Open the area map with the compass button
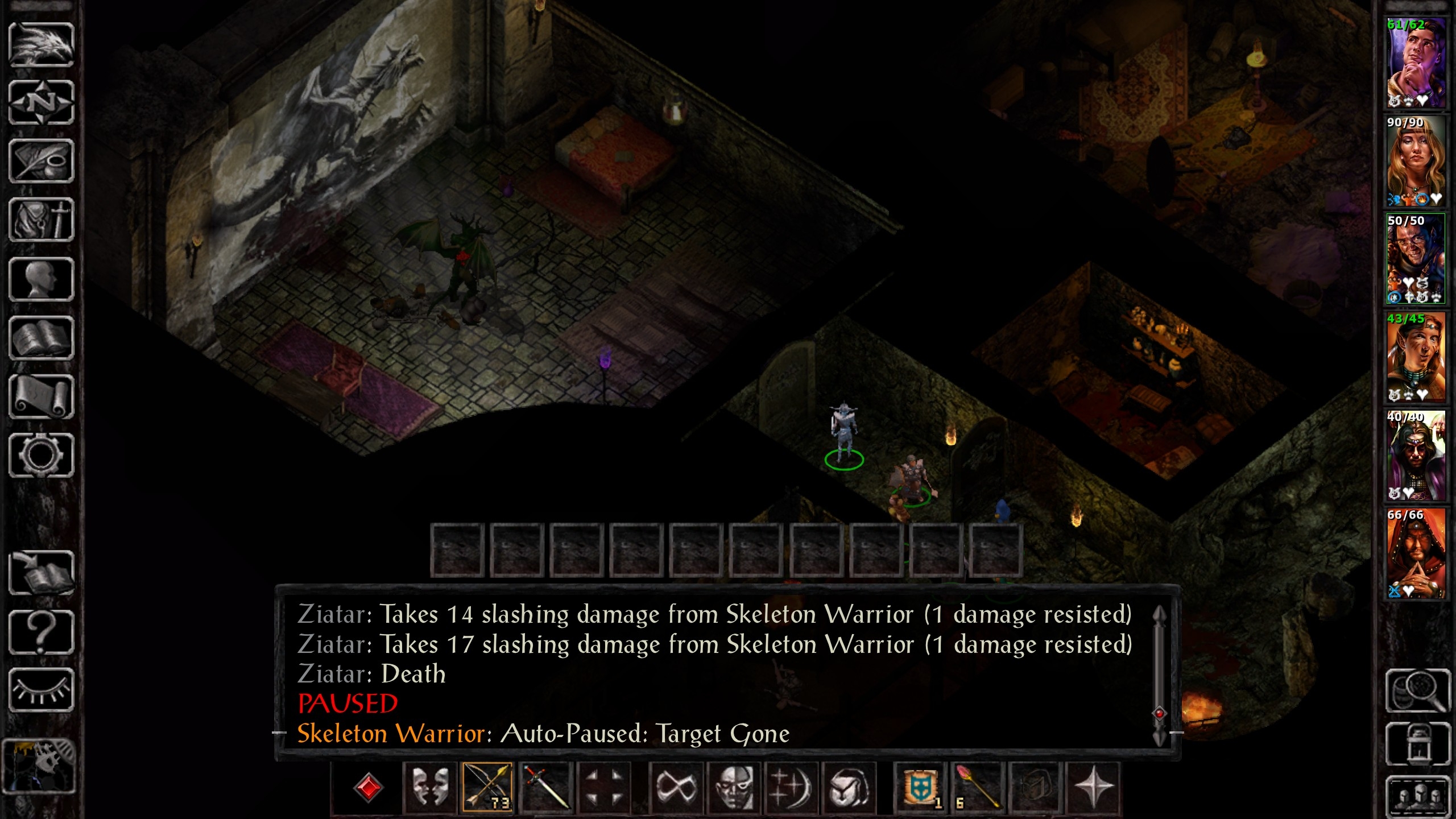1456x819 pixels. coord(41,103)
